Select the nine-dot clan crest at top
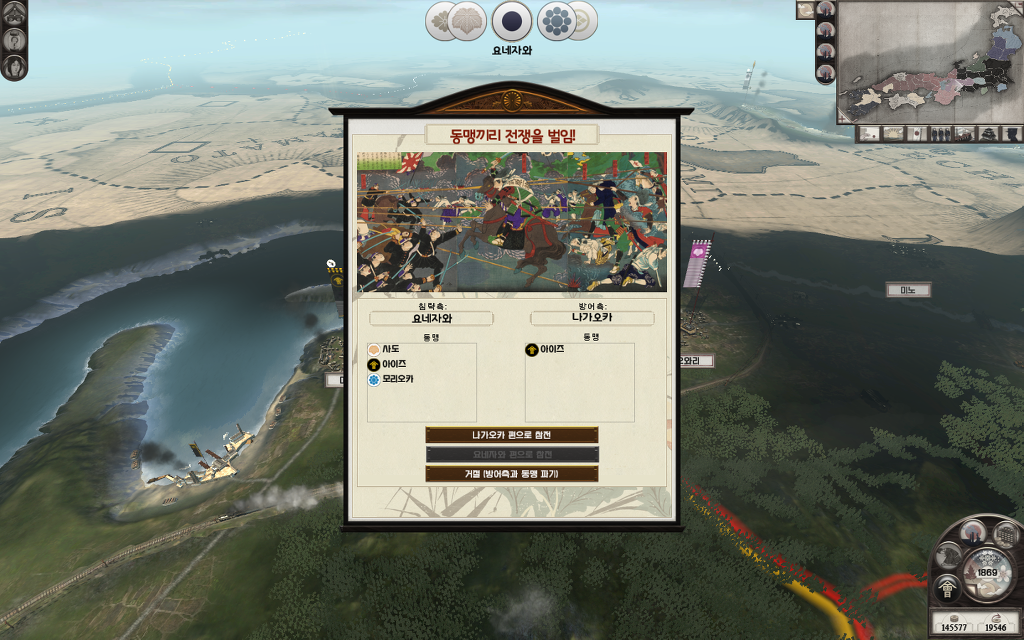1024x640 pixels. [x=557, y=20]
